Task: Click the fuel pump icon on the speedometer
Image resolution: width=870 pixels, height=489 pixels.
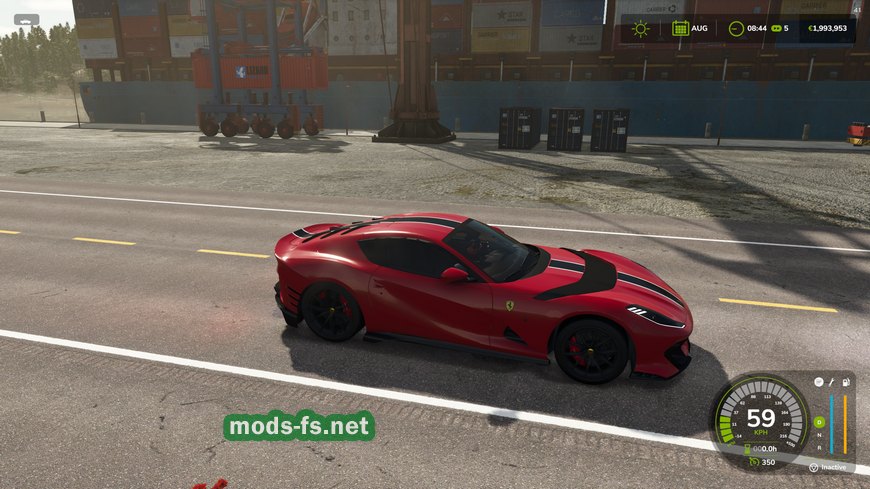Action: (846, 382)
